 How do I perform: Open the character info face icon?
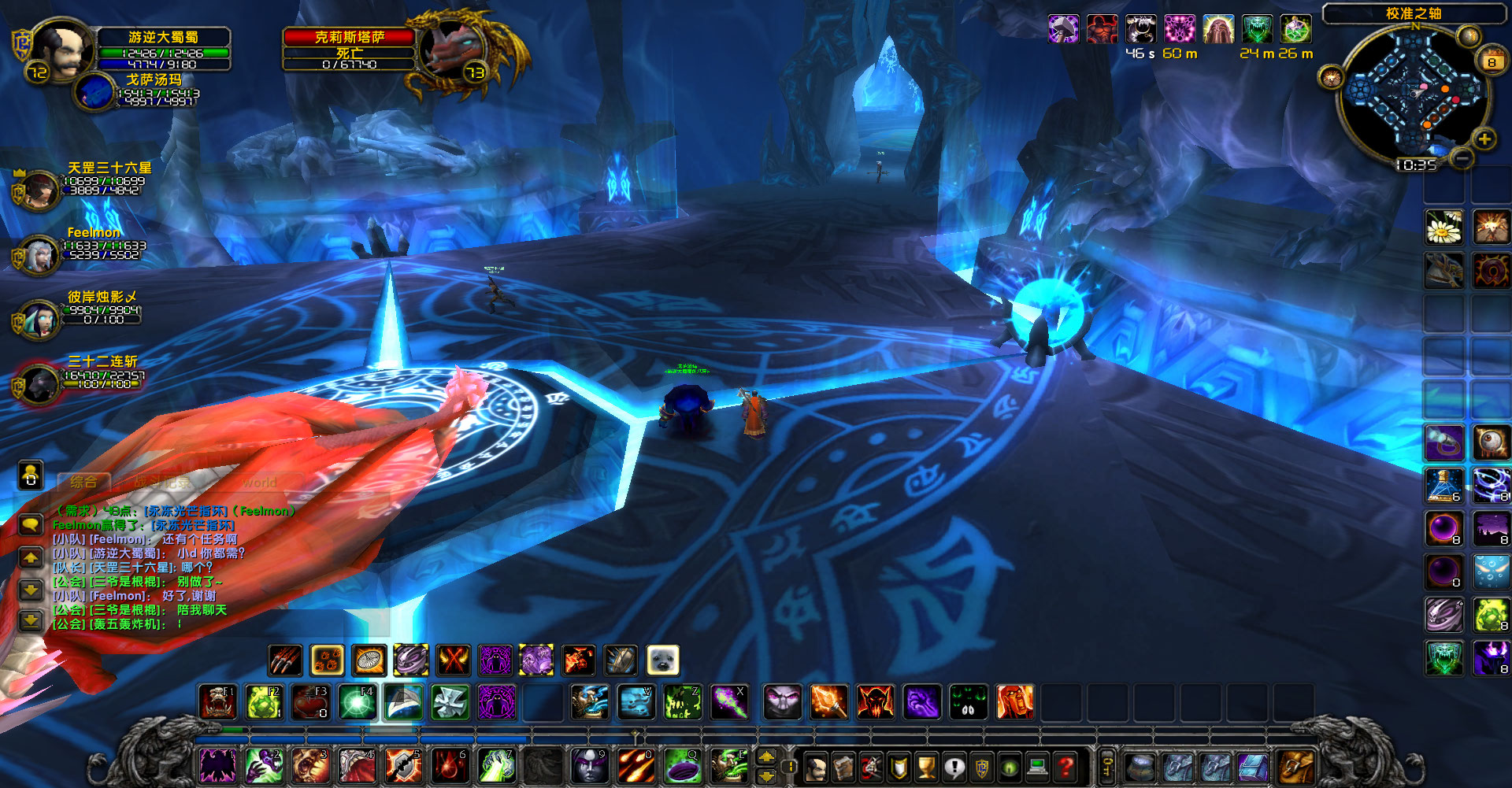point(817,768)
